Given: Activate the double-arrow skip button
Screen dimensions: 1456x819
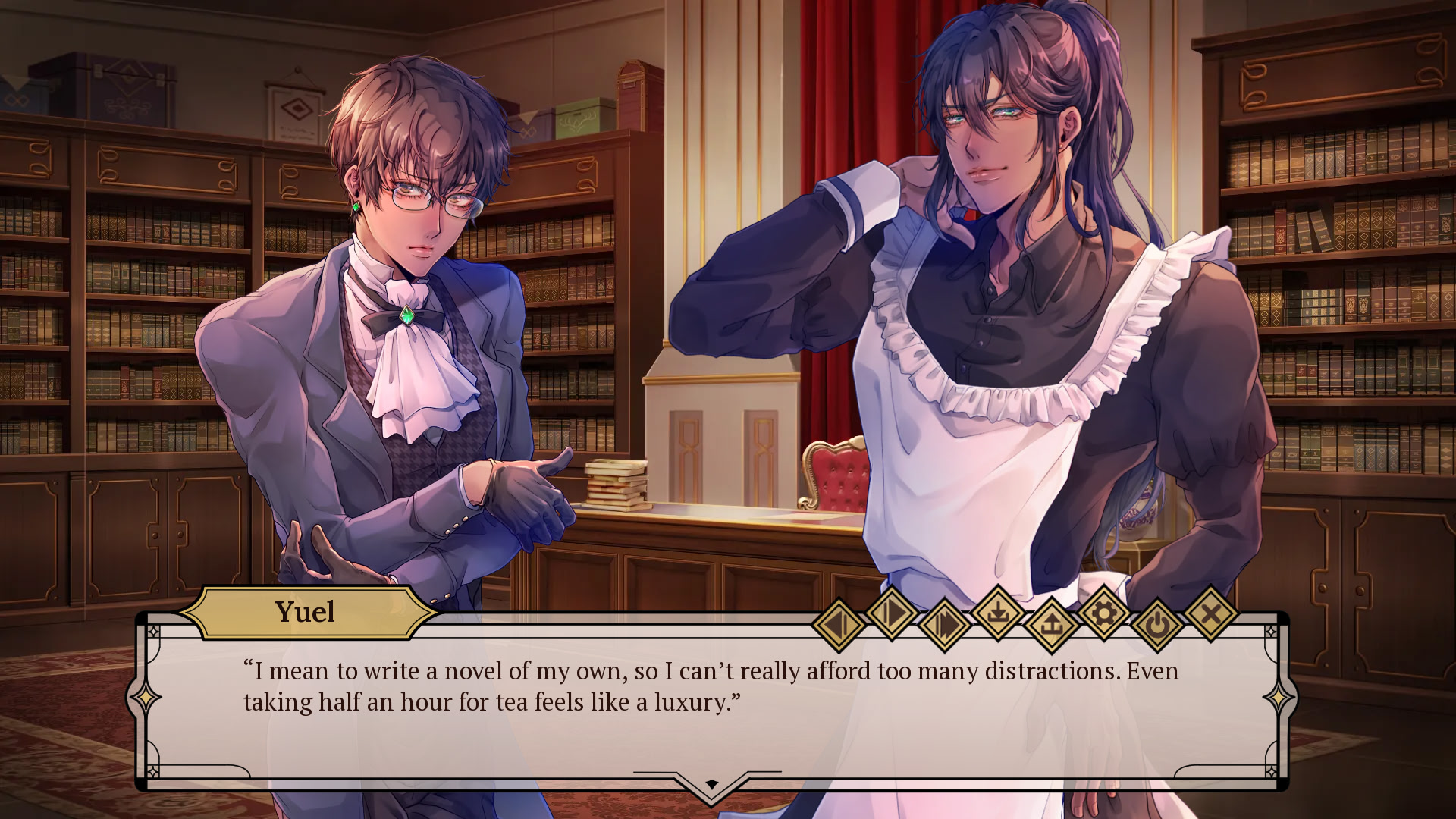Looking at the screenshot, I should coord(944,626).
